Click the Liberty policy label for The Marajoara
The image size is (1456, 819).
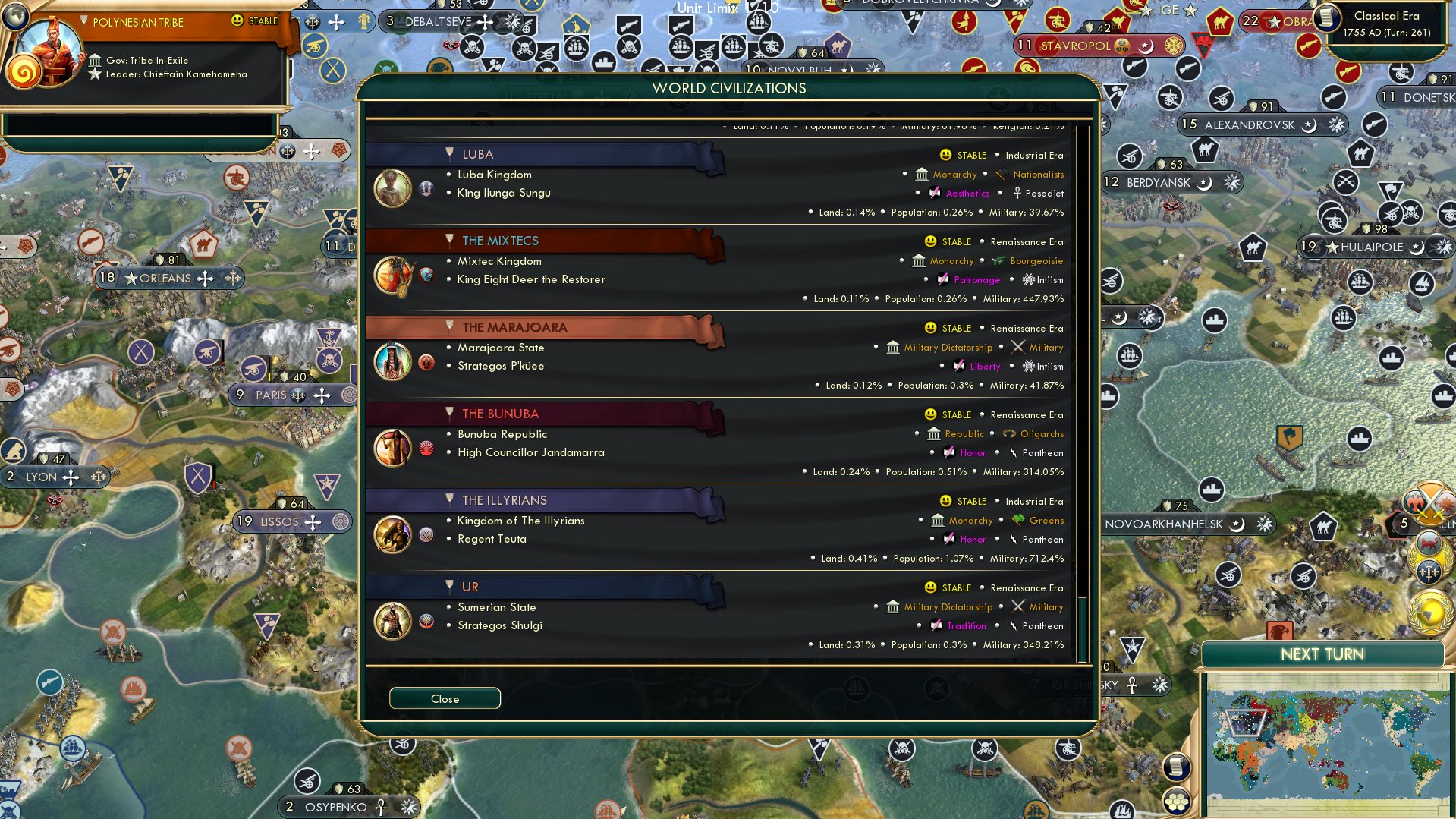pyautogui.click(x=984, y=366)
